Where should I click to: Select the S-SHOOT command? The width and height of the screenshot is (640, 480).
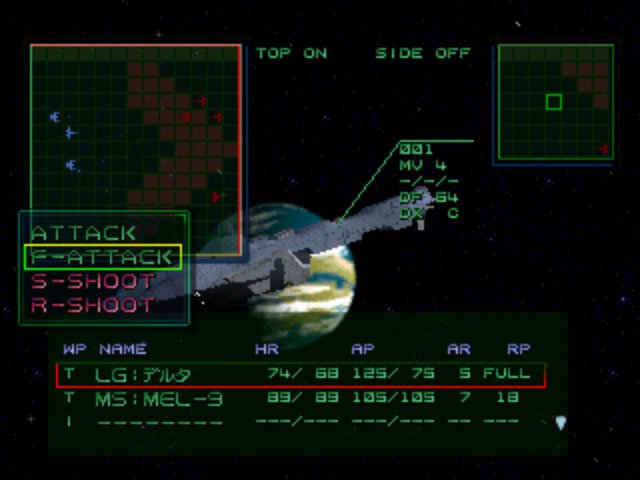click(93, 281)
